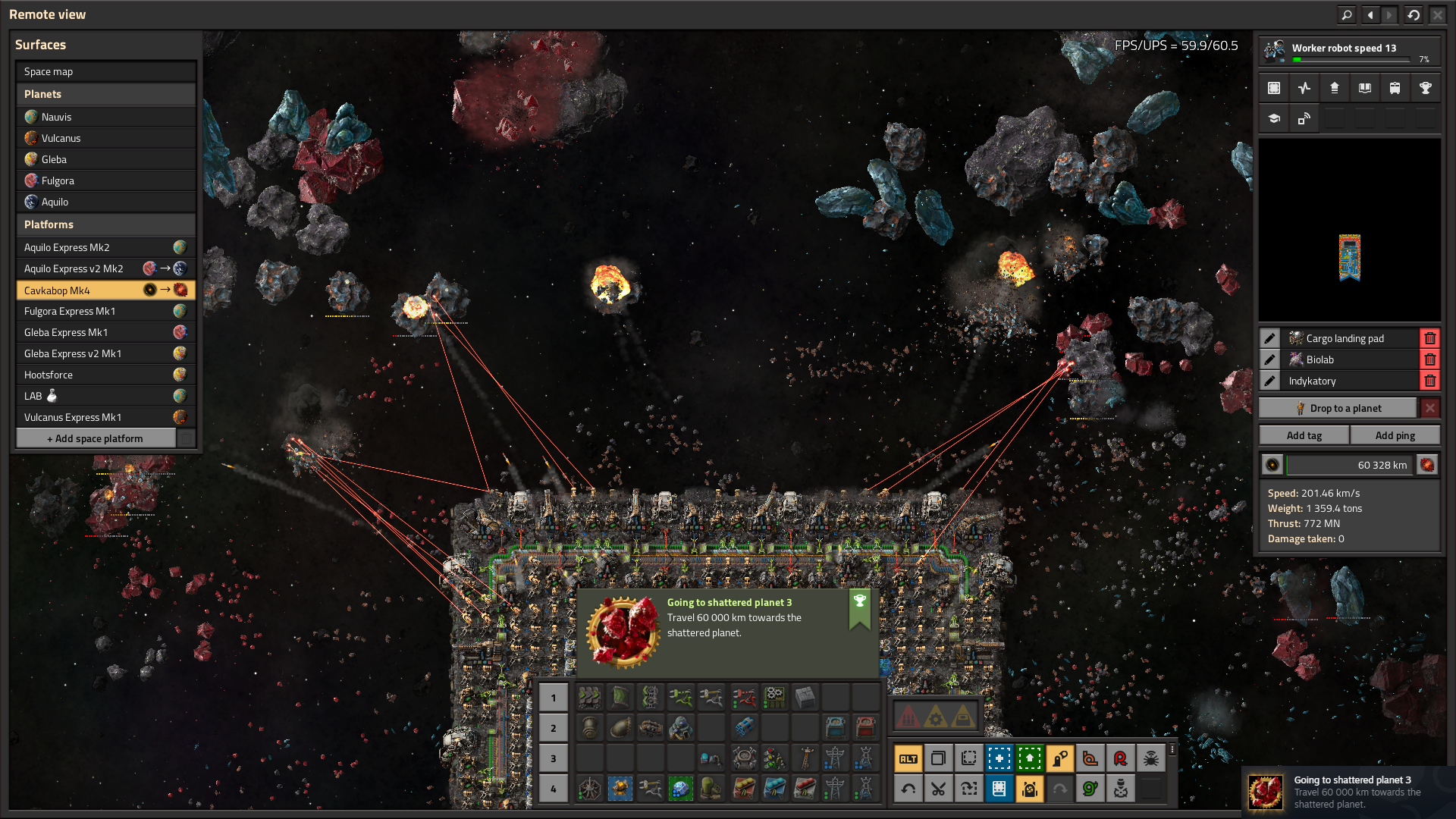The height and width of the screenshot is (819, 1456).
Task: Switch to the Aquilo planet
Action: coord(105,202)
